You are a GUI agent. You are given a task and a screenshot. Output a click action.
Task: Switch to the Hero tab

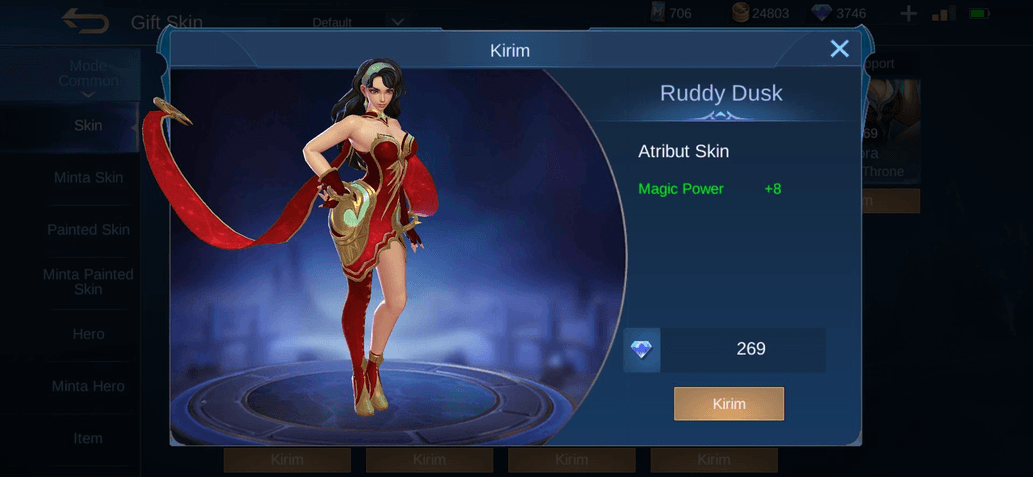click(x=88, y=334)
